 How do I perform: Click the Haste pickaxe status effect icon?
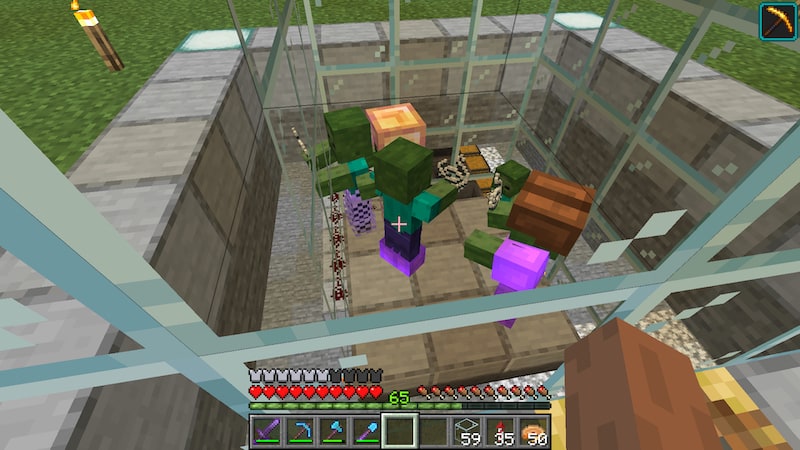(776, 21)
